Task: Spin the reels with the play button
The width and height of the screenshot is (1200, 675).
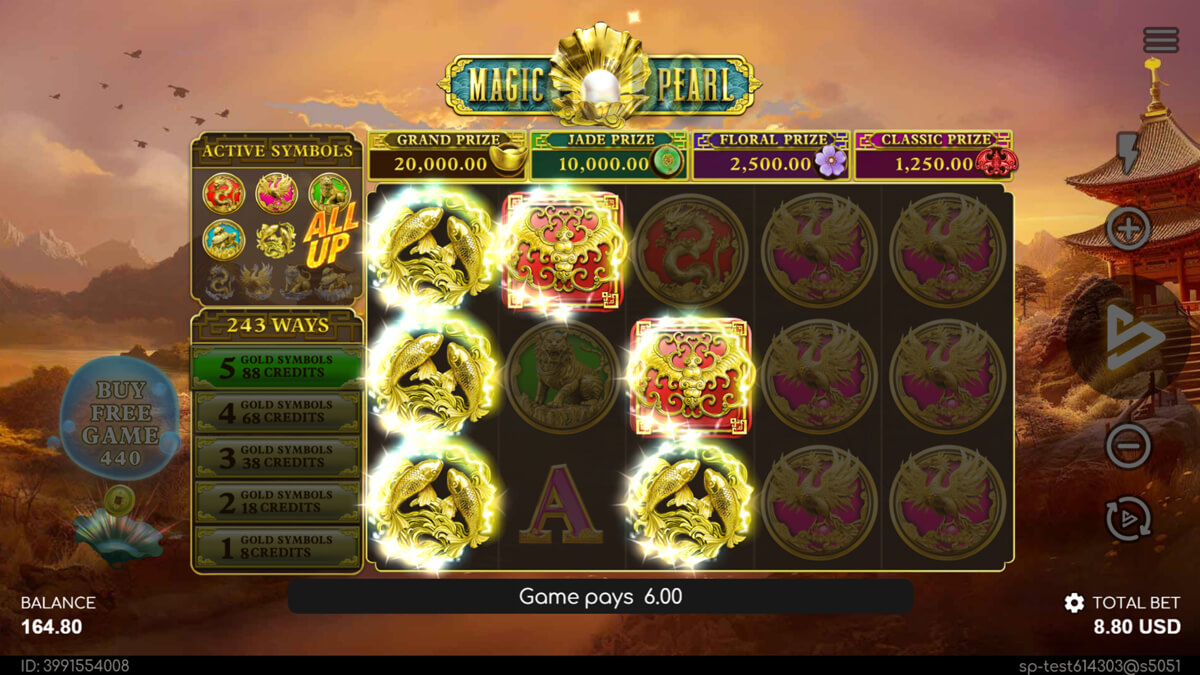Action: tap(1131, 338)
